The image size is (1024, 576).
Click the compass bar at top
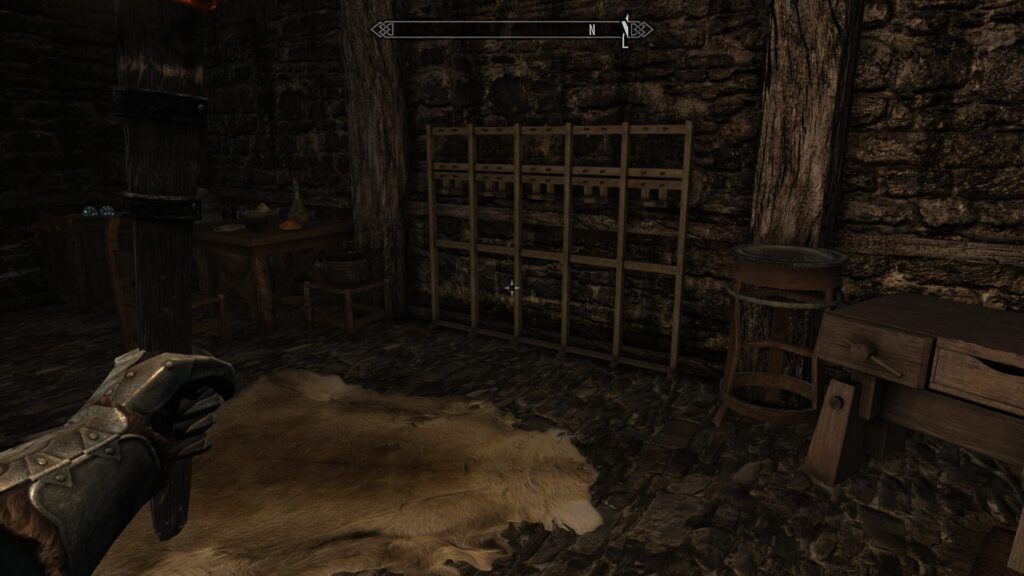[511, 30]
